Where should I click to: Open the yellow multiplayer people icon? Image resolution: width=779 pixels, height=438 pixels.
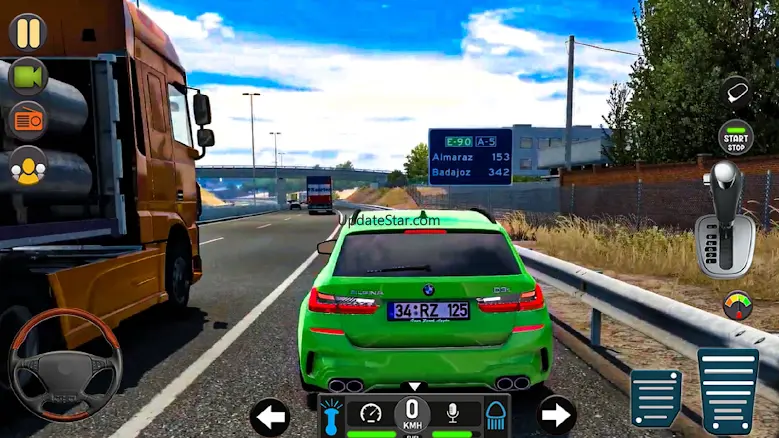coord(27,166)
